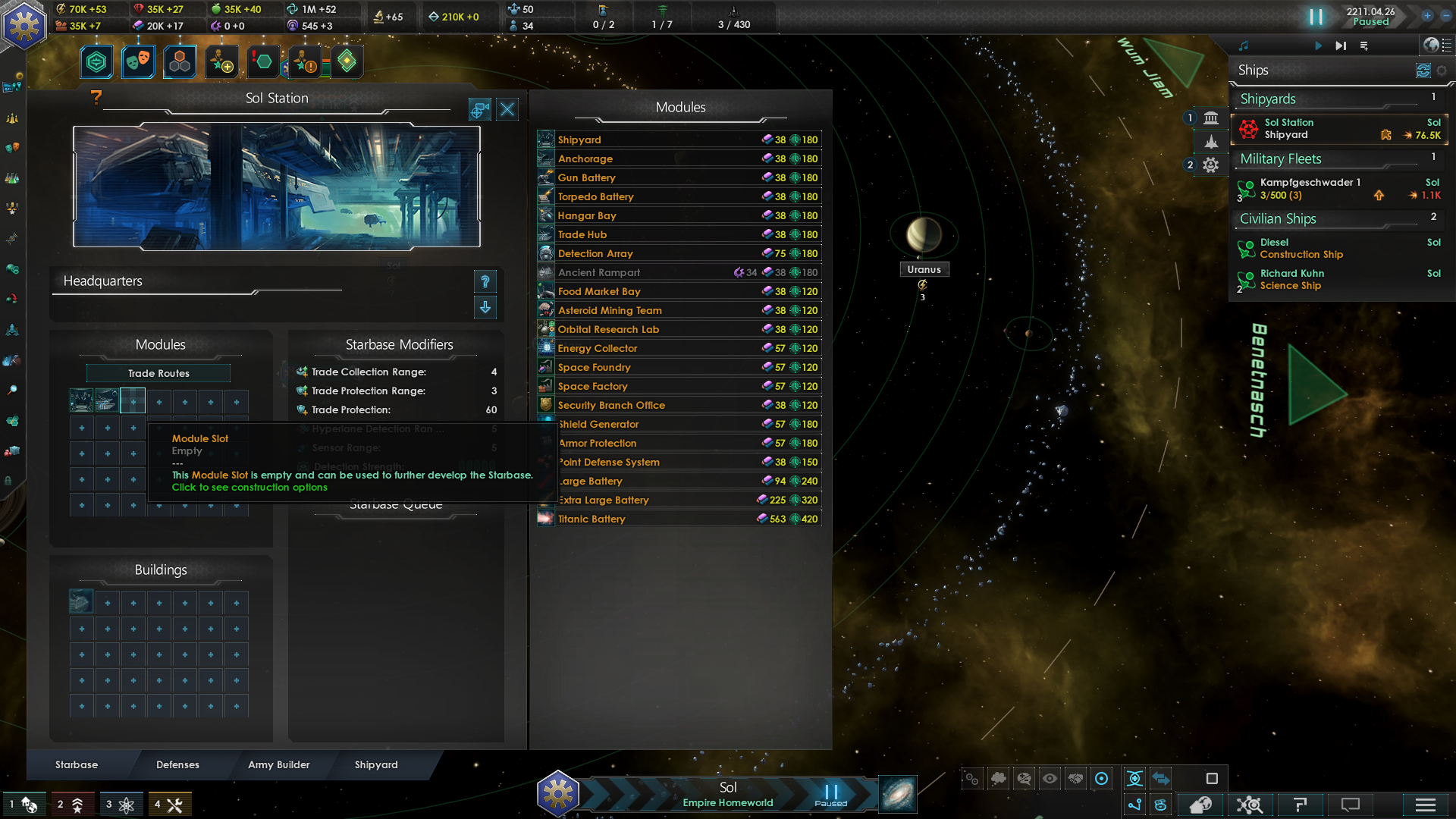The height and width of the screenshot is (819, 1456).
Task: Close the Sol Station window
Action: pos(507,110)
